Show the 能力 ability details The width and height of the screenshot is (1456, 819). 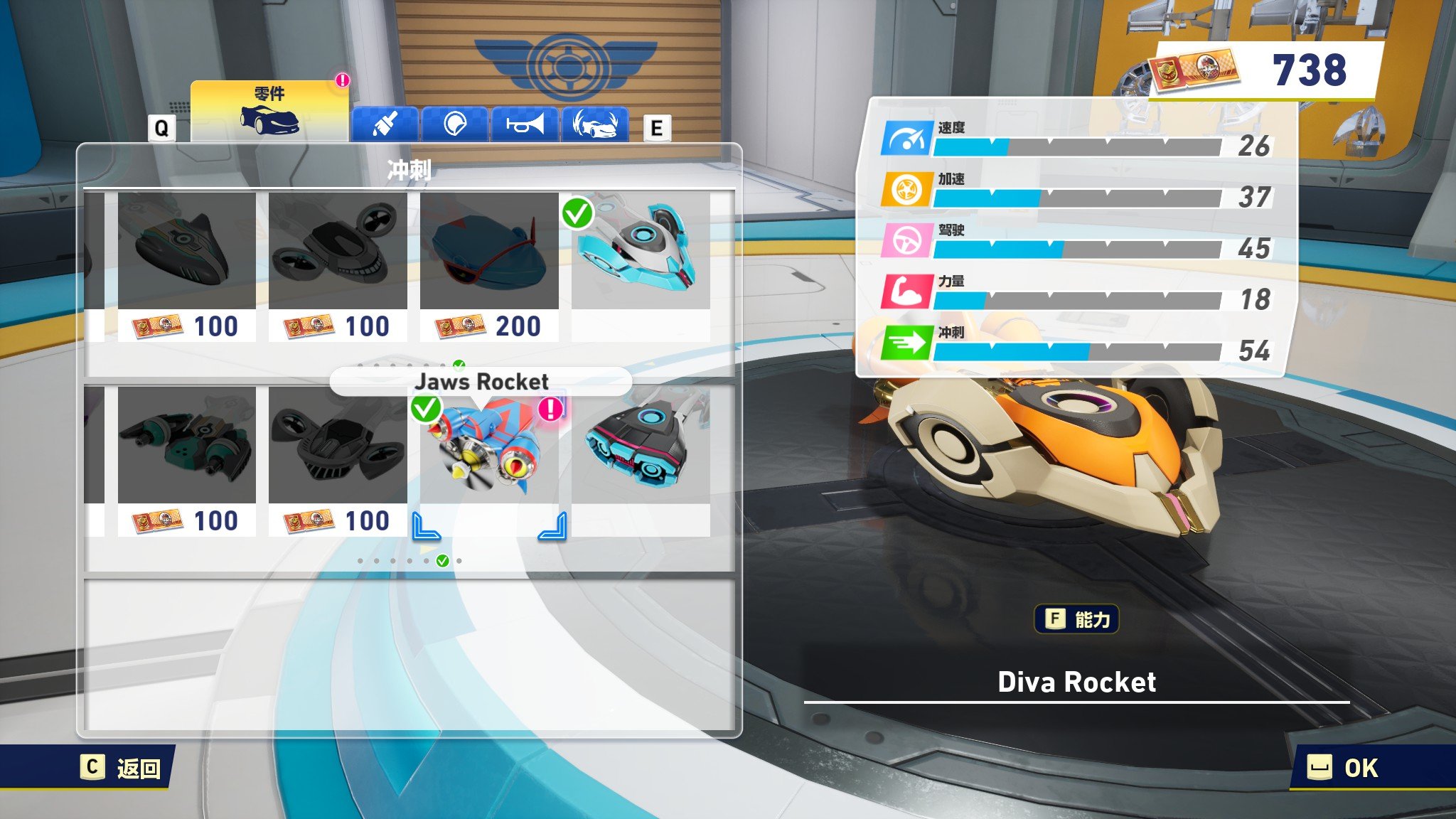click(x=1076, y=619)
